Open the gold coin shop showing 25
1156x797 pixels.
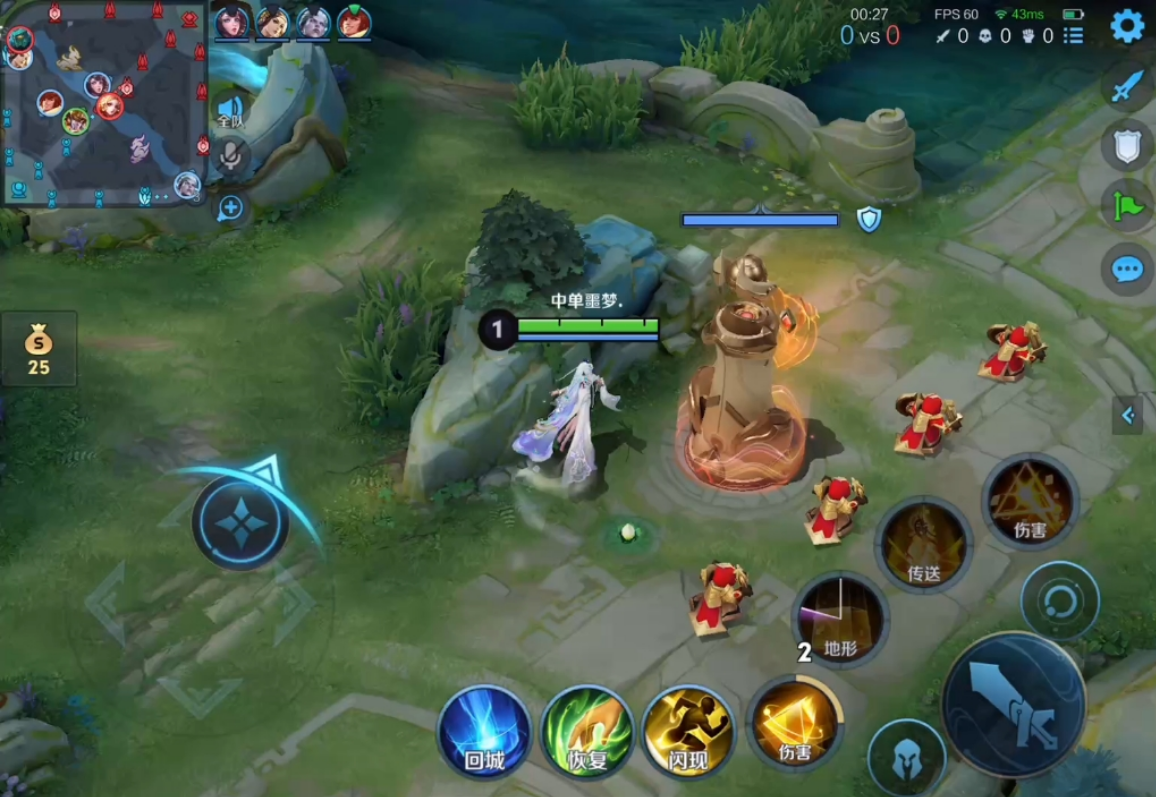click(x=39, y=348)
